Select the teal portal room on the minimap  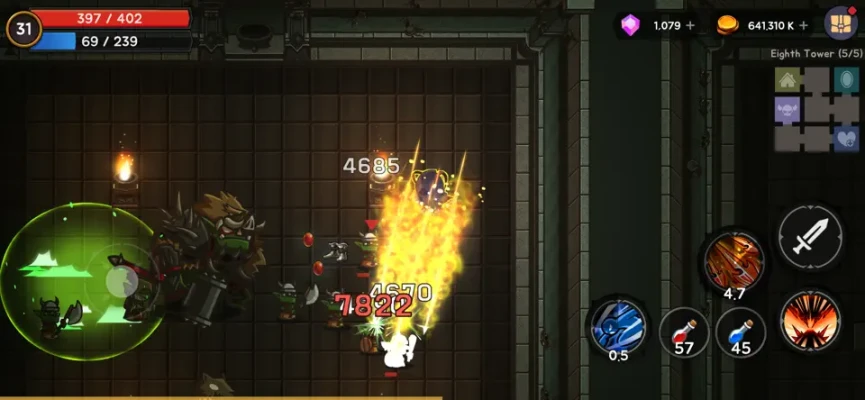tap(845, 79)
